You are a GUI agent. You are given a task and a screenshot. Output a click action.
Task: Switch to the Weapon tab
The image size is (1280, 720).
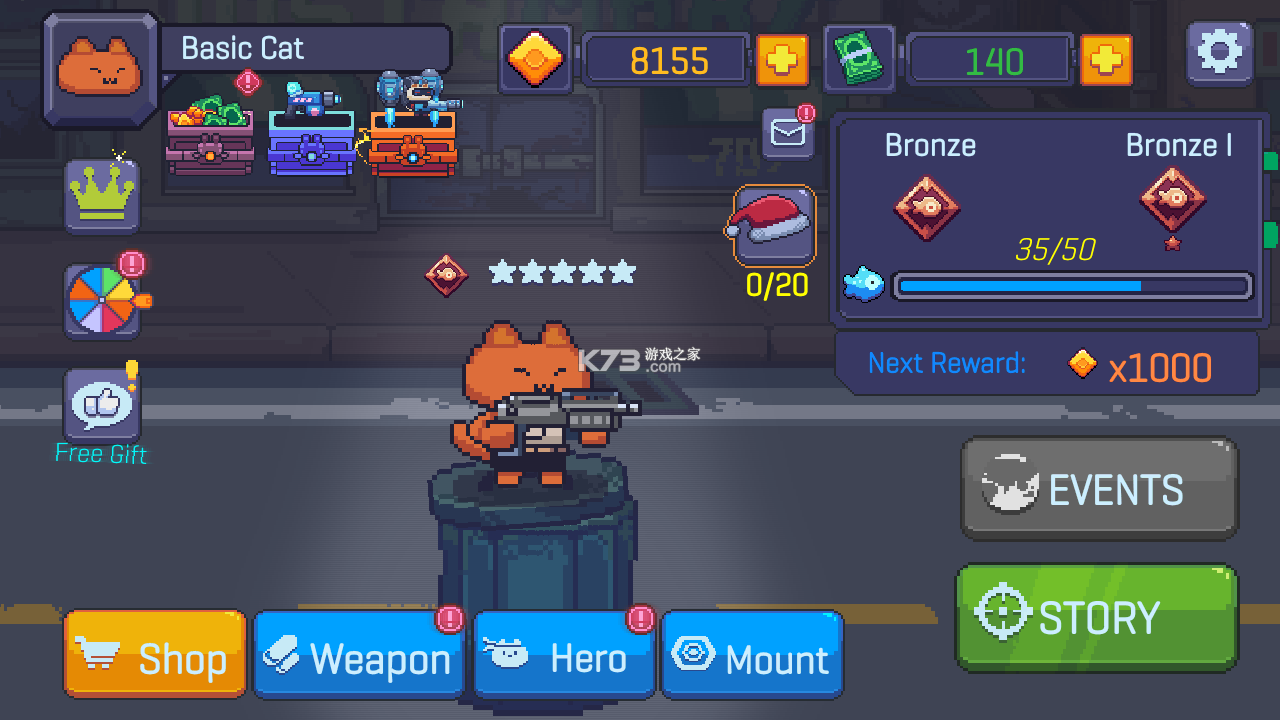pyautogui.click(x=358, y=657)
